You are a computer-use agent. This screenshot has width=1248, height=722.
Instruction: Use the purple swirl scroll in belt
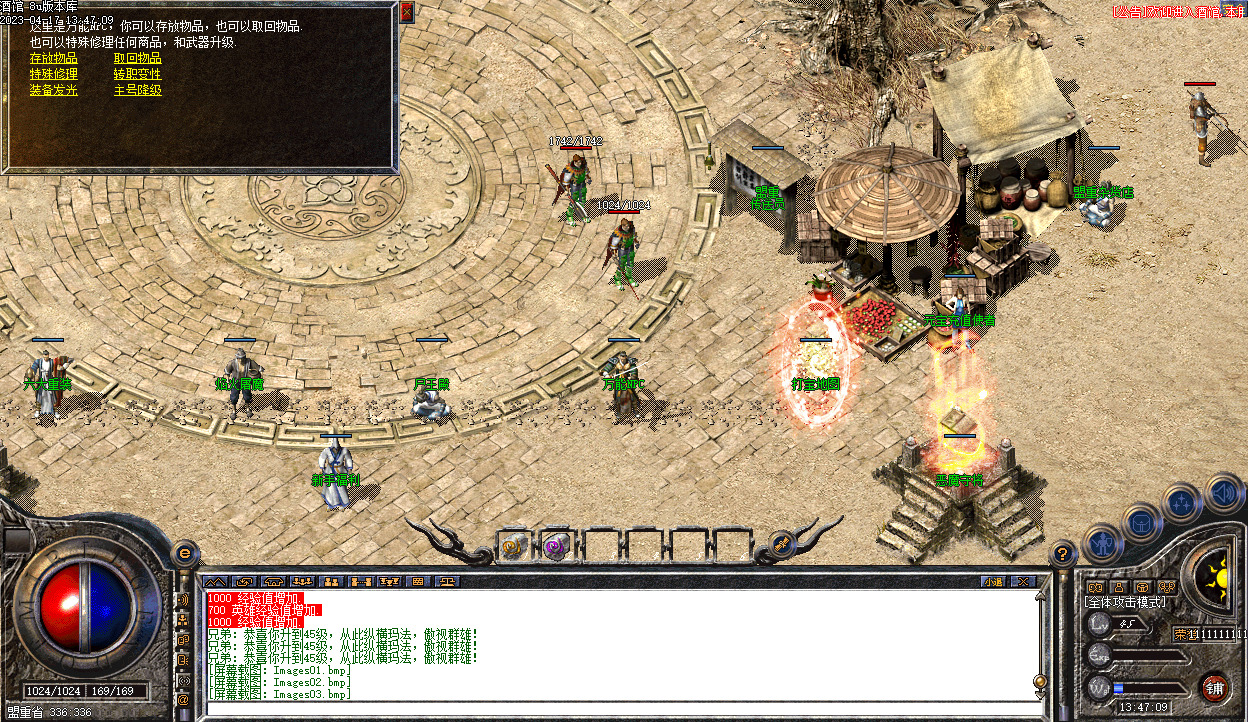pos(555,546)
